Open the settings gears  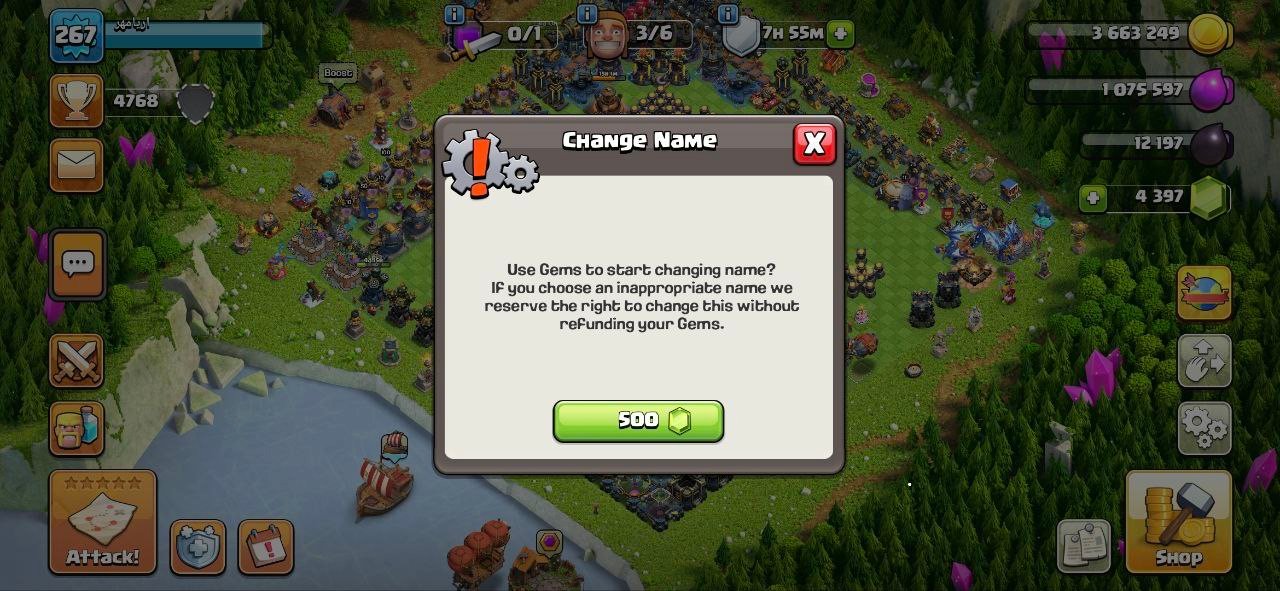1204,428
